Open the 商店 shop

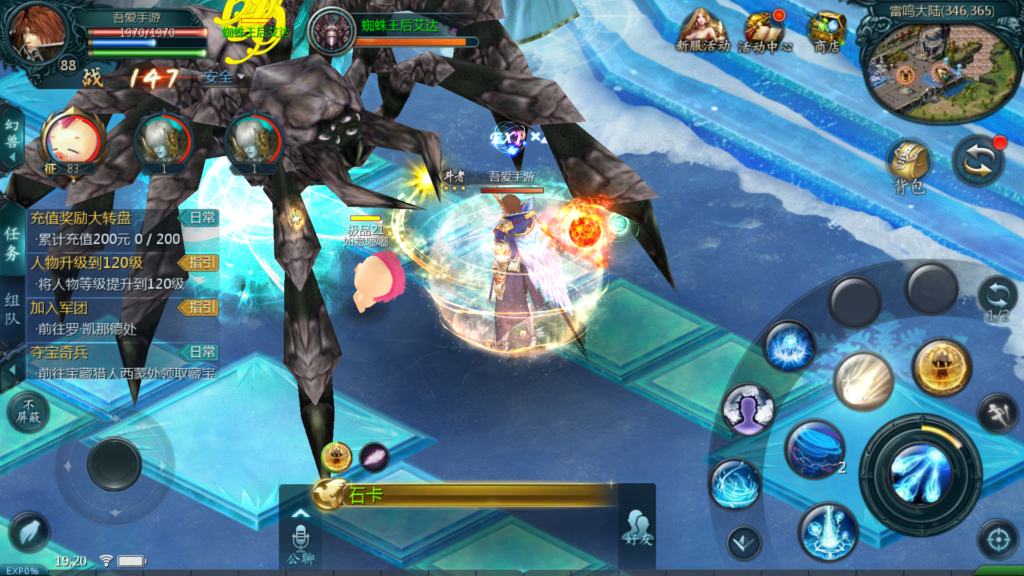click(x=826, y=30)
